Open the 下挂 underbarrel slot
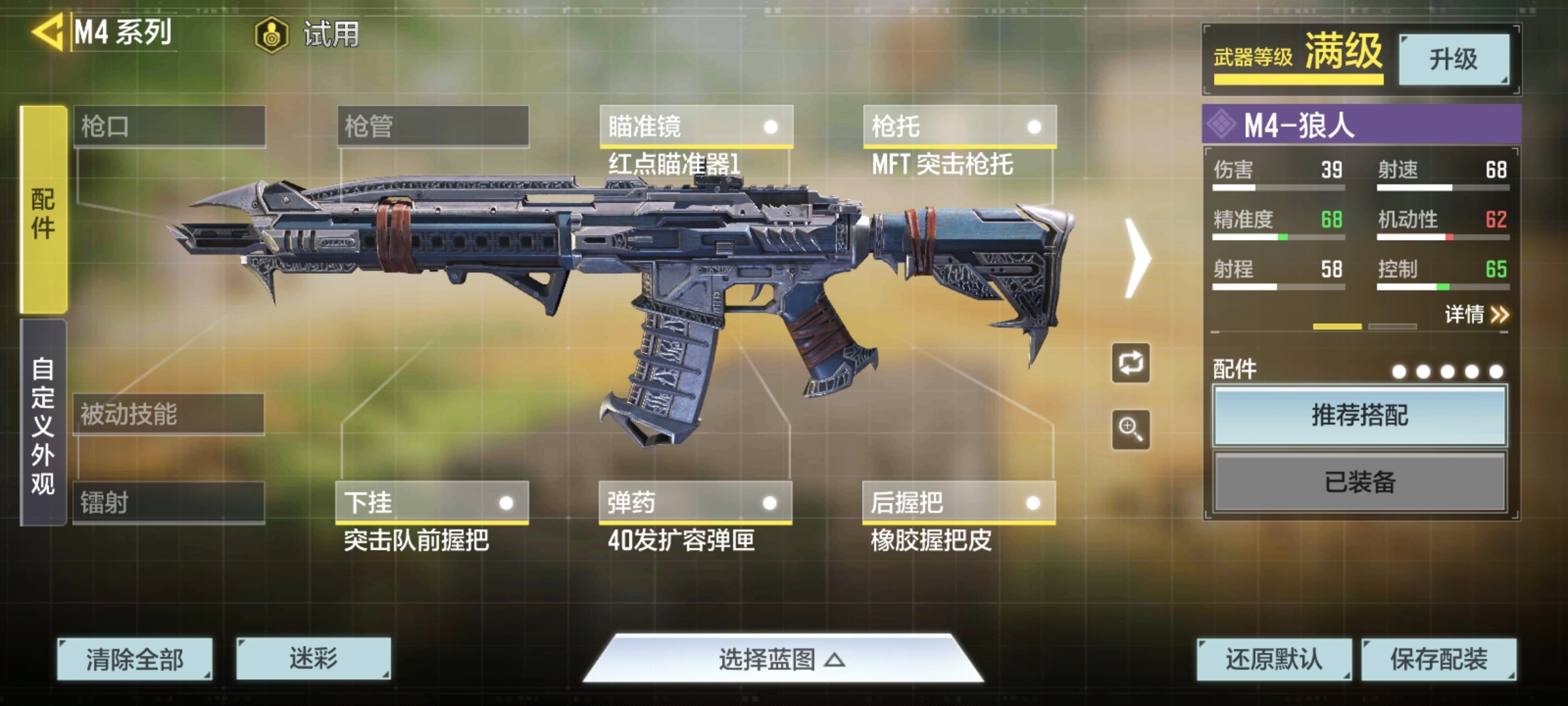 (x=431, y=503)
